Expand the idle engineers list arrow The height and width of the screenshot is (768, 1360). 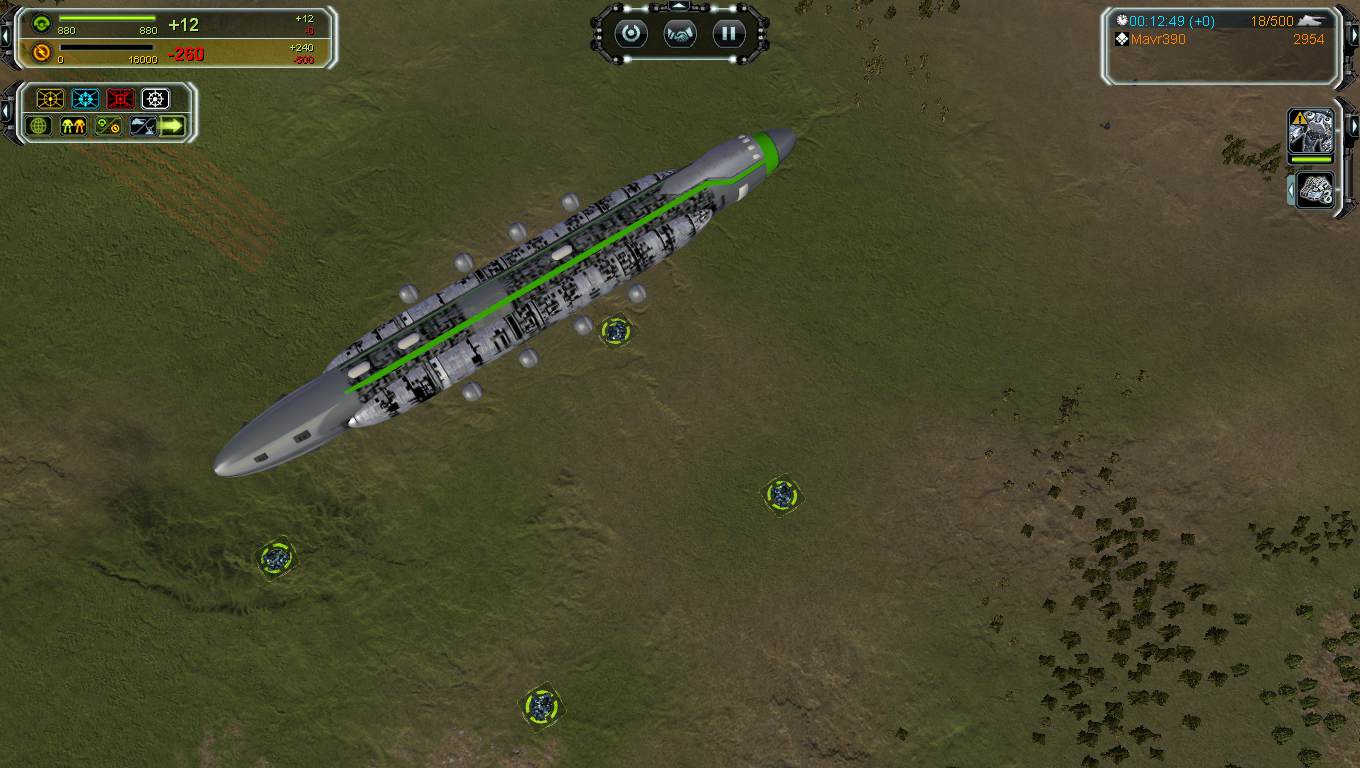coord(1293,190)
